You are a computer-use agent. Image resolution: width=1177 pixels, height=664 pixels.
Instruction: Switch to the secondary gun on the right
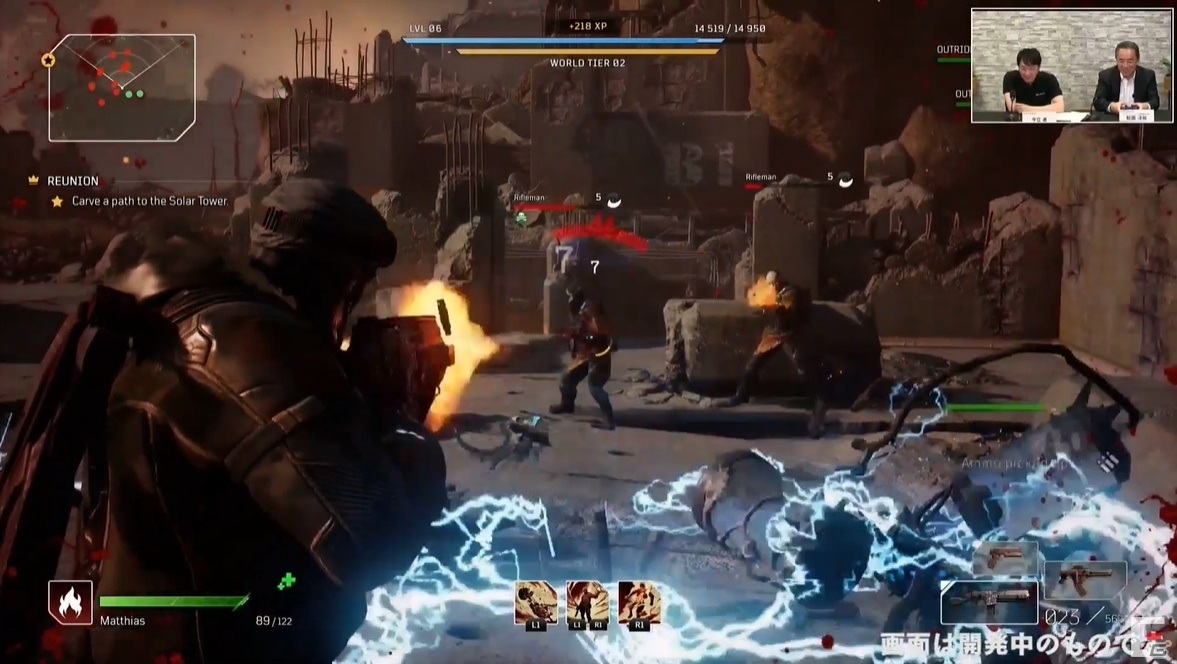pyautogui.click(x=1085, y=580)
